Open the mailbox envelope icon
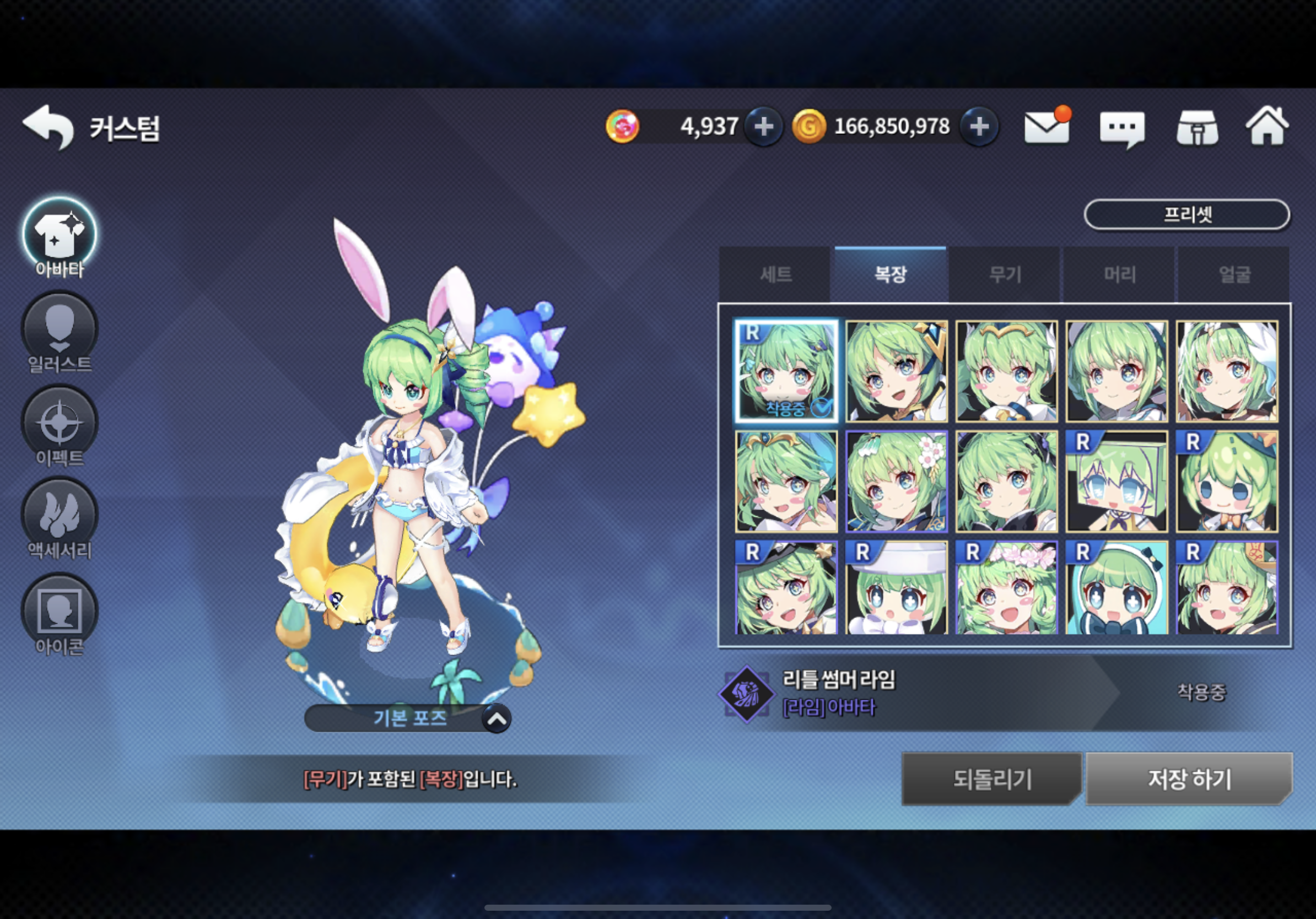Screen dimensions: 1316x919 tap(1047, 127)
